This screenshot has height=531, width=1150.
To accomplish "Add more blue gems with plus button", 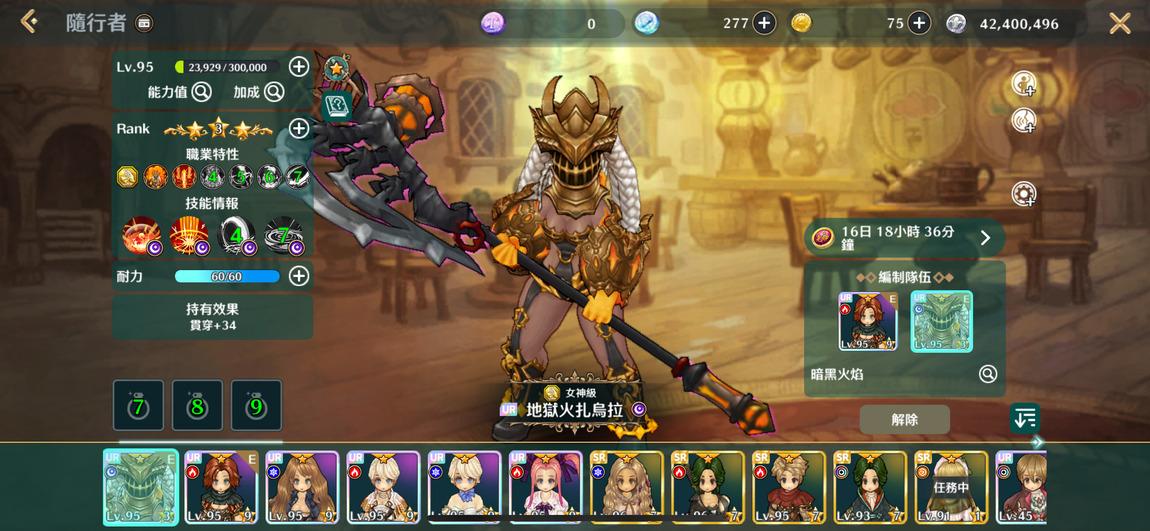I will point(764,23).
